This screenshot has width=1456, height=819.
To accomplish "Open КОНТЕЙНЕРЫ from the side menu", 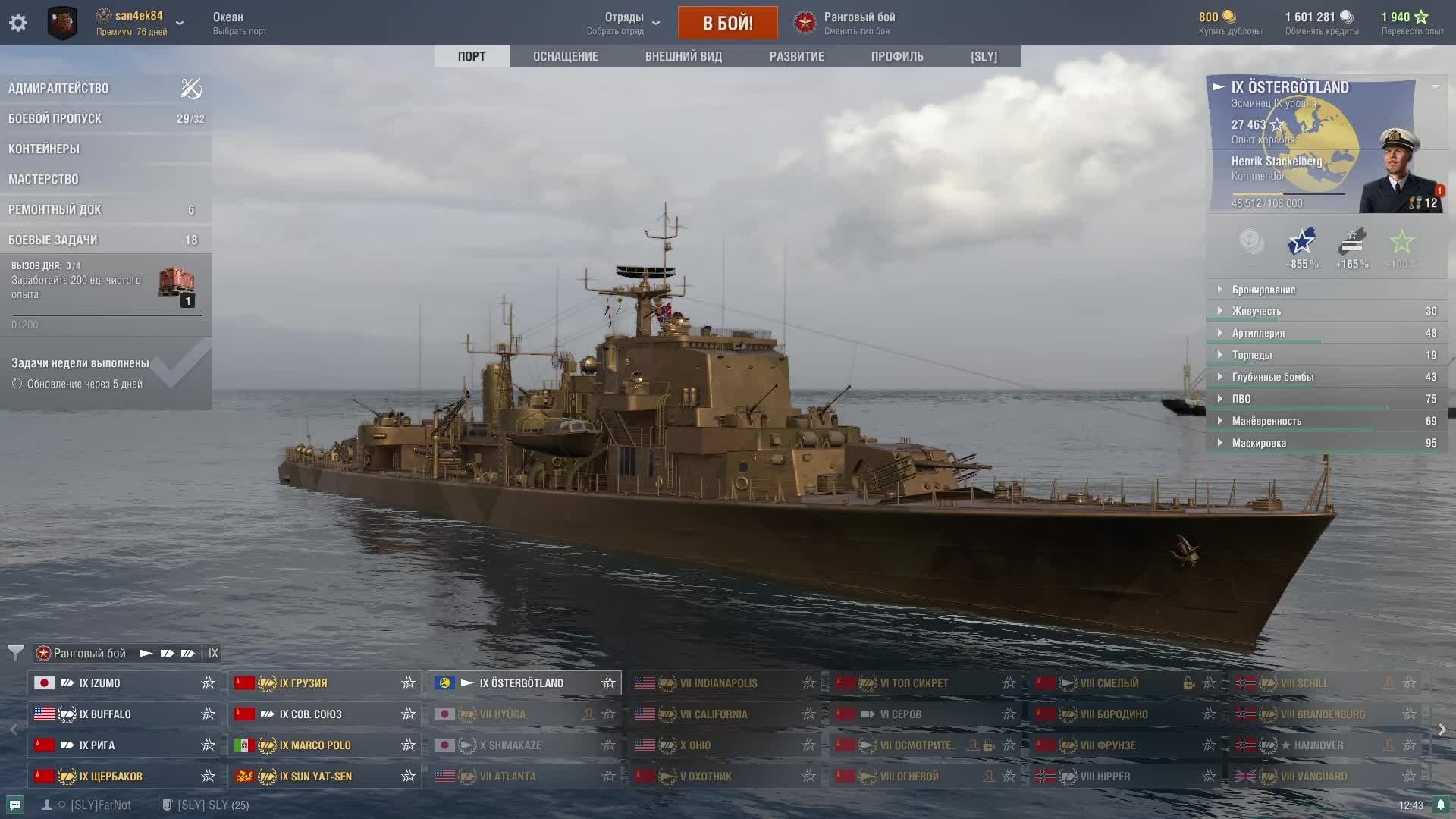I will point(44,149).
